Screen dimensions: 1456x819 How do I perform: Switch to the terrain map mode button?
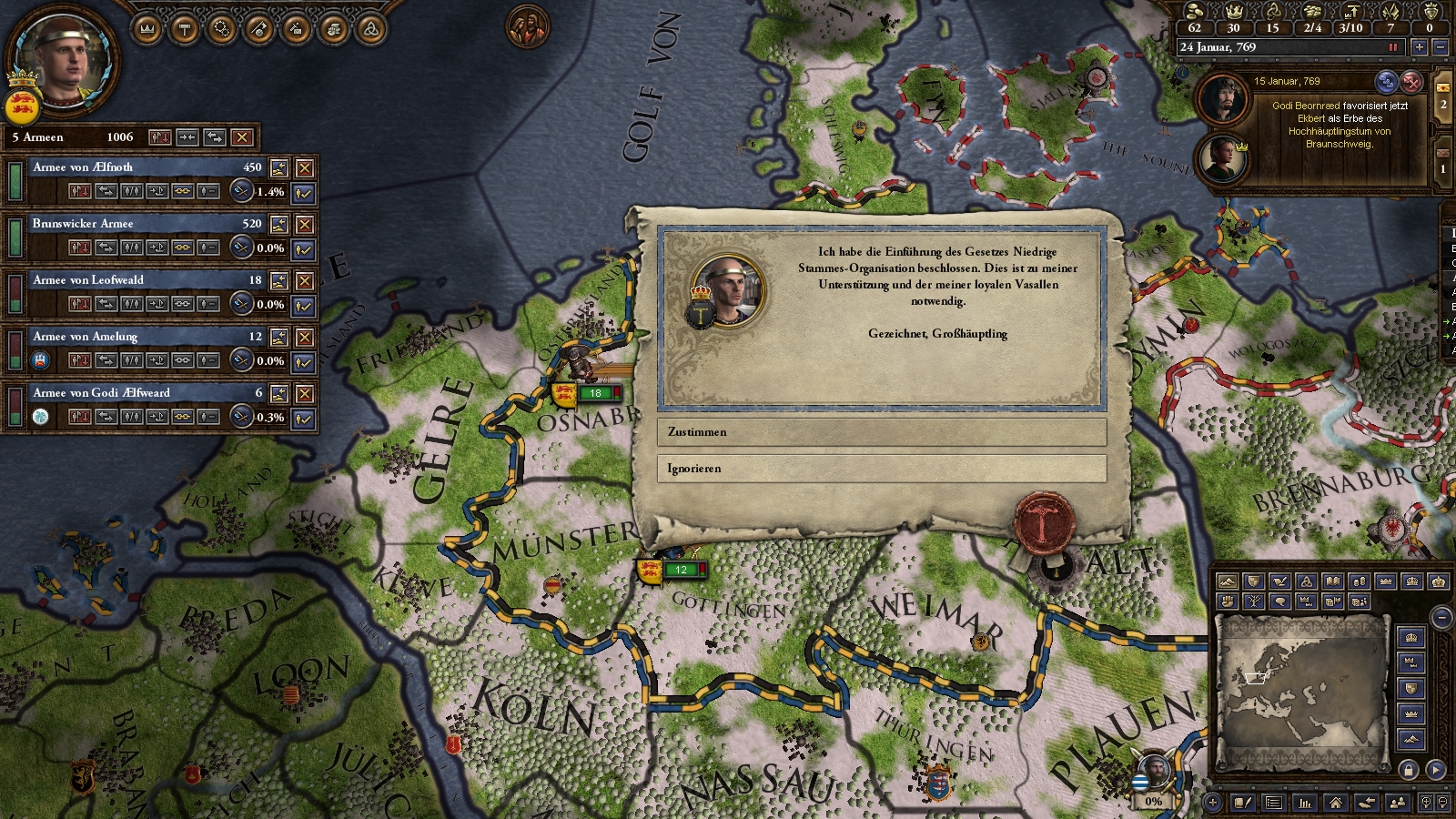1227,581
